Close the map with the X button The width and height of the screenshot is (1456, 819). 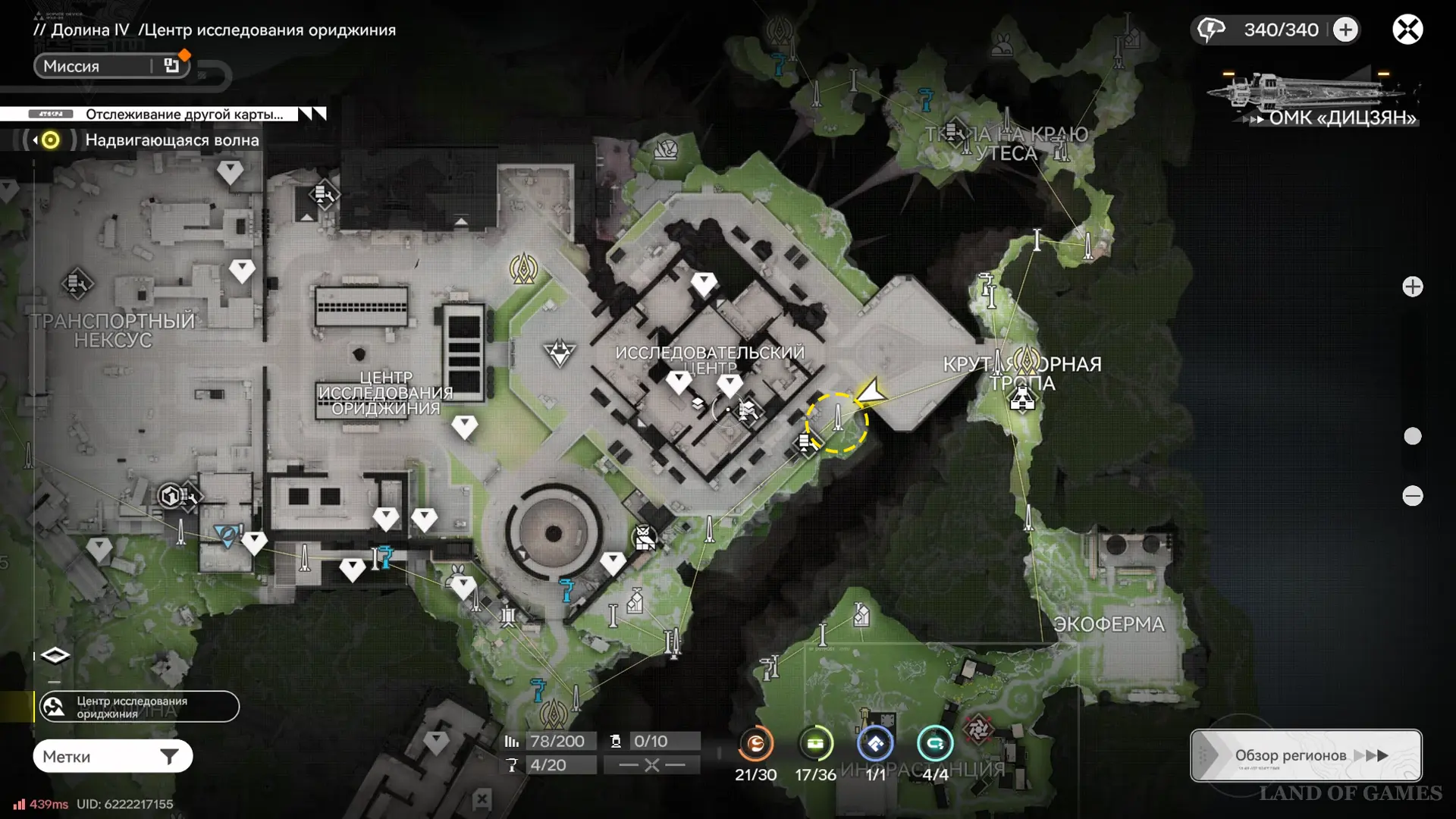coord(1407,30)
